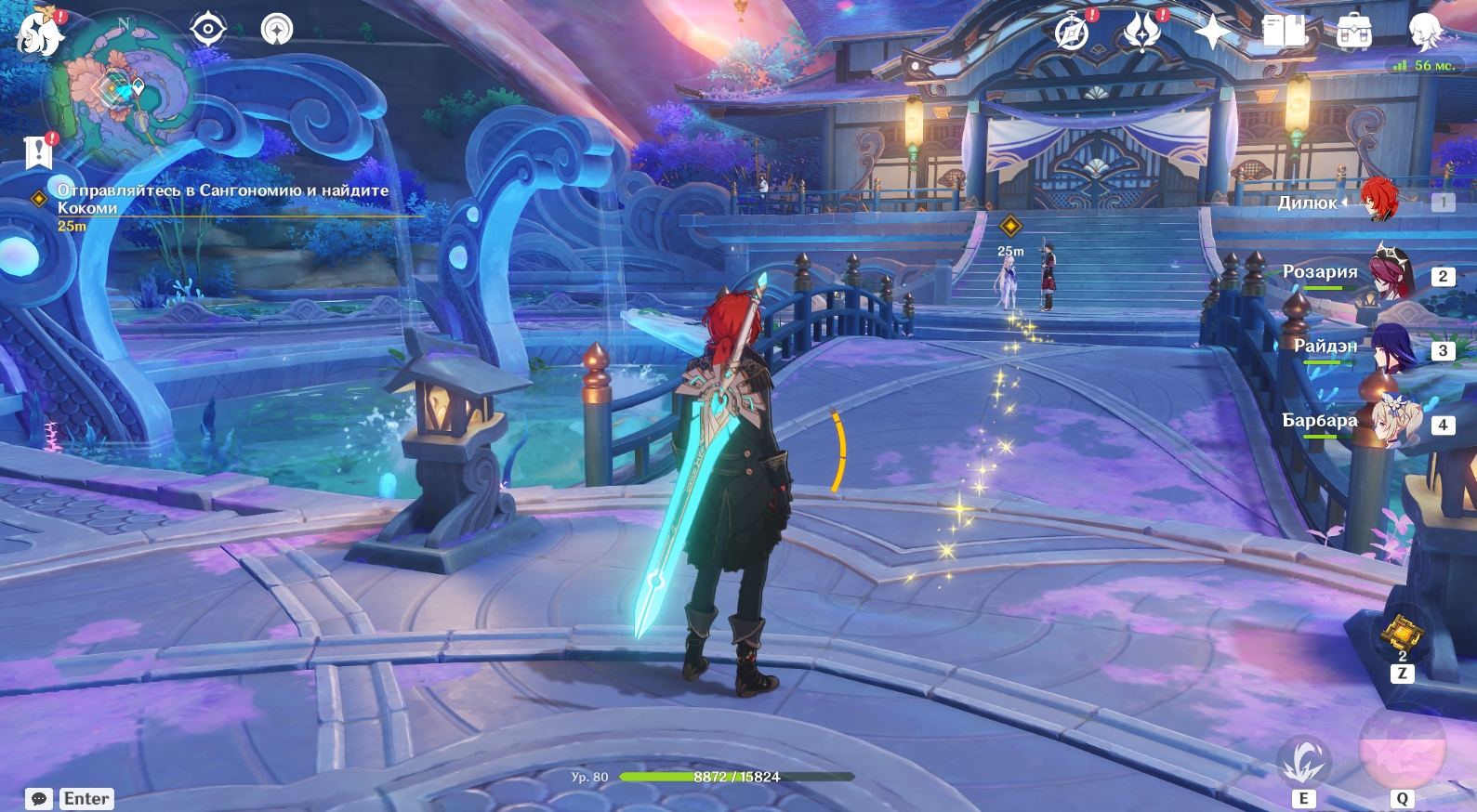Toggle the elemental sight eye icon
The image size is (1477, 812).
[207, 30]
